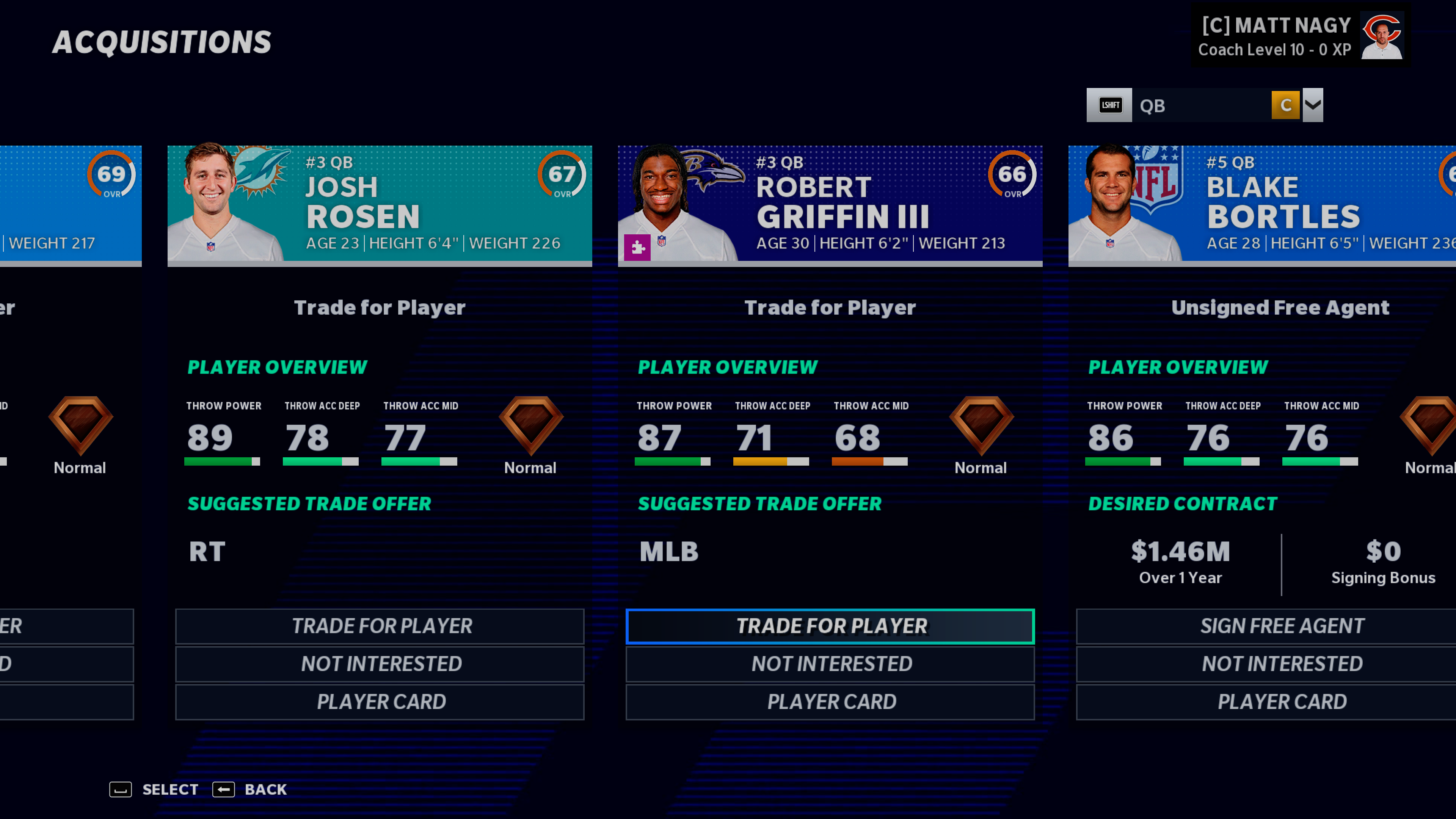The height and width of the screenshot is (819, 1456).
Task: Trade for Robert Griffin III
Action: coord(830,626)
